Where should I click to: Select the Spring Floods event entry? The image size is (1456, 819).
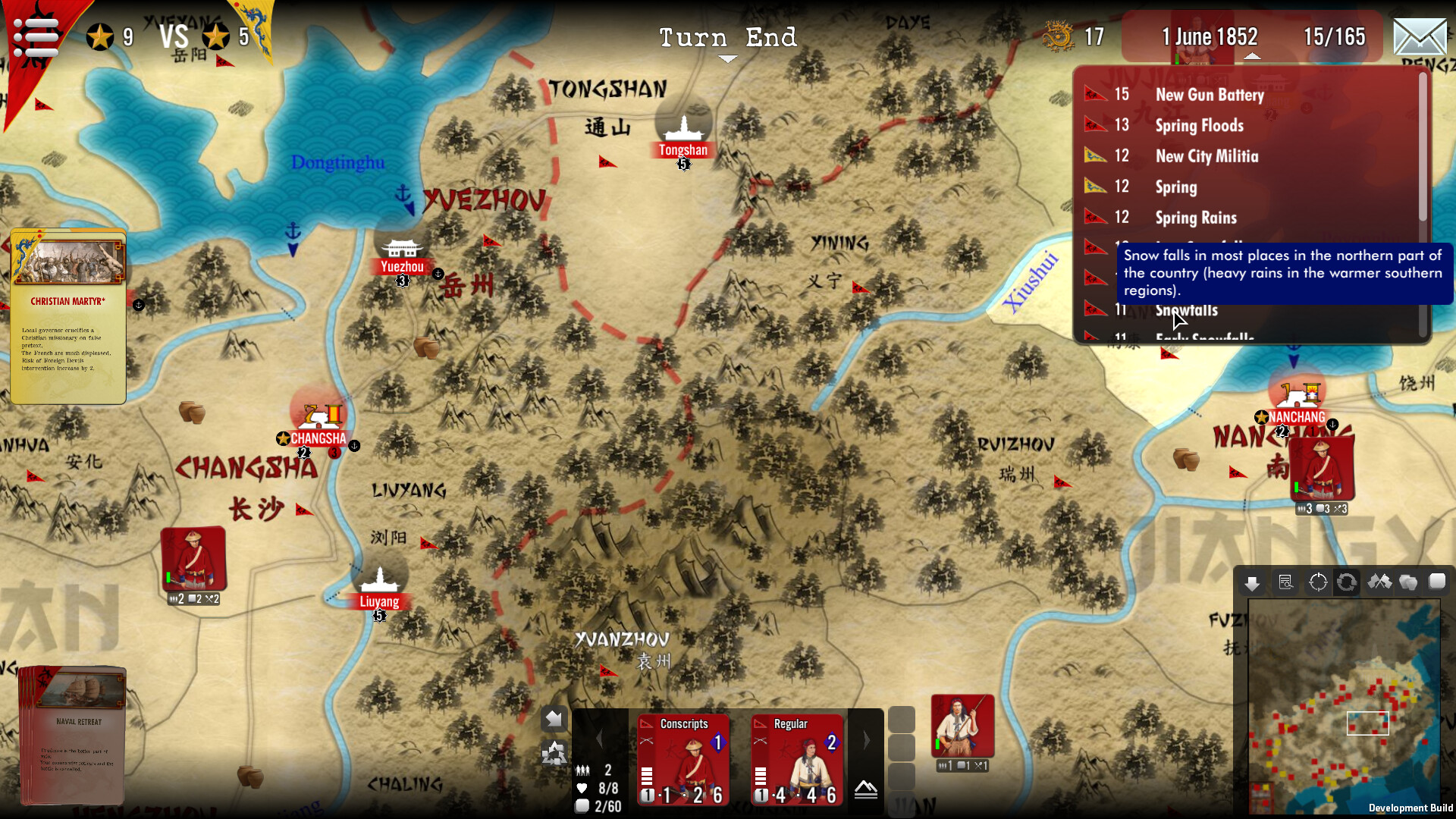1199,125
